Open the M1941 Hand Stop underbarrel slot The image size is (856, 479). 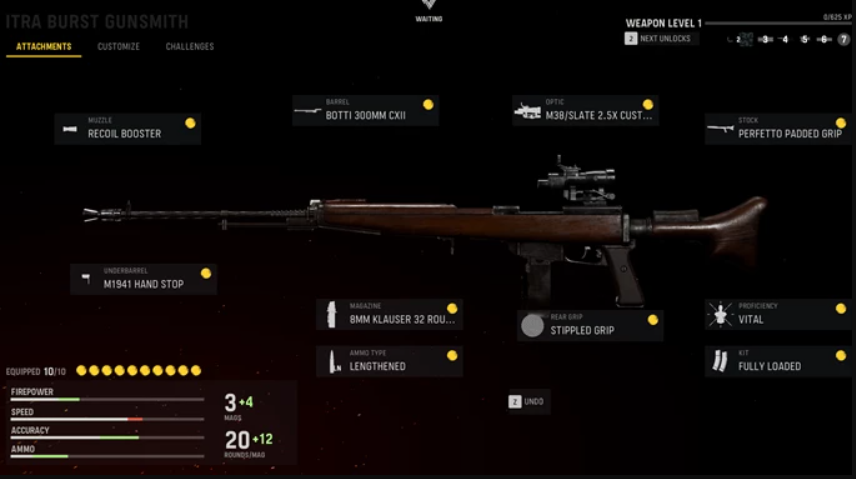143,279
